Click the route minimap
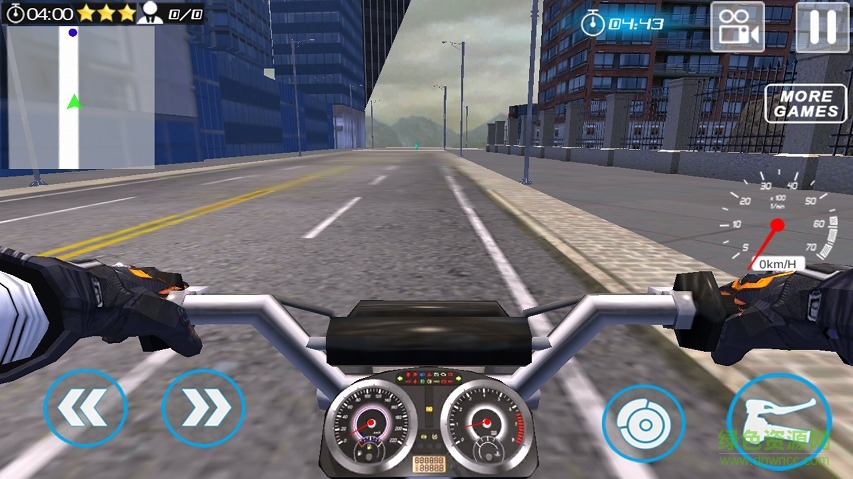 (x=80, y=98)
